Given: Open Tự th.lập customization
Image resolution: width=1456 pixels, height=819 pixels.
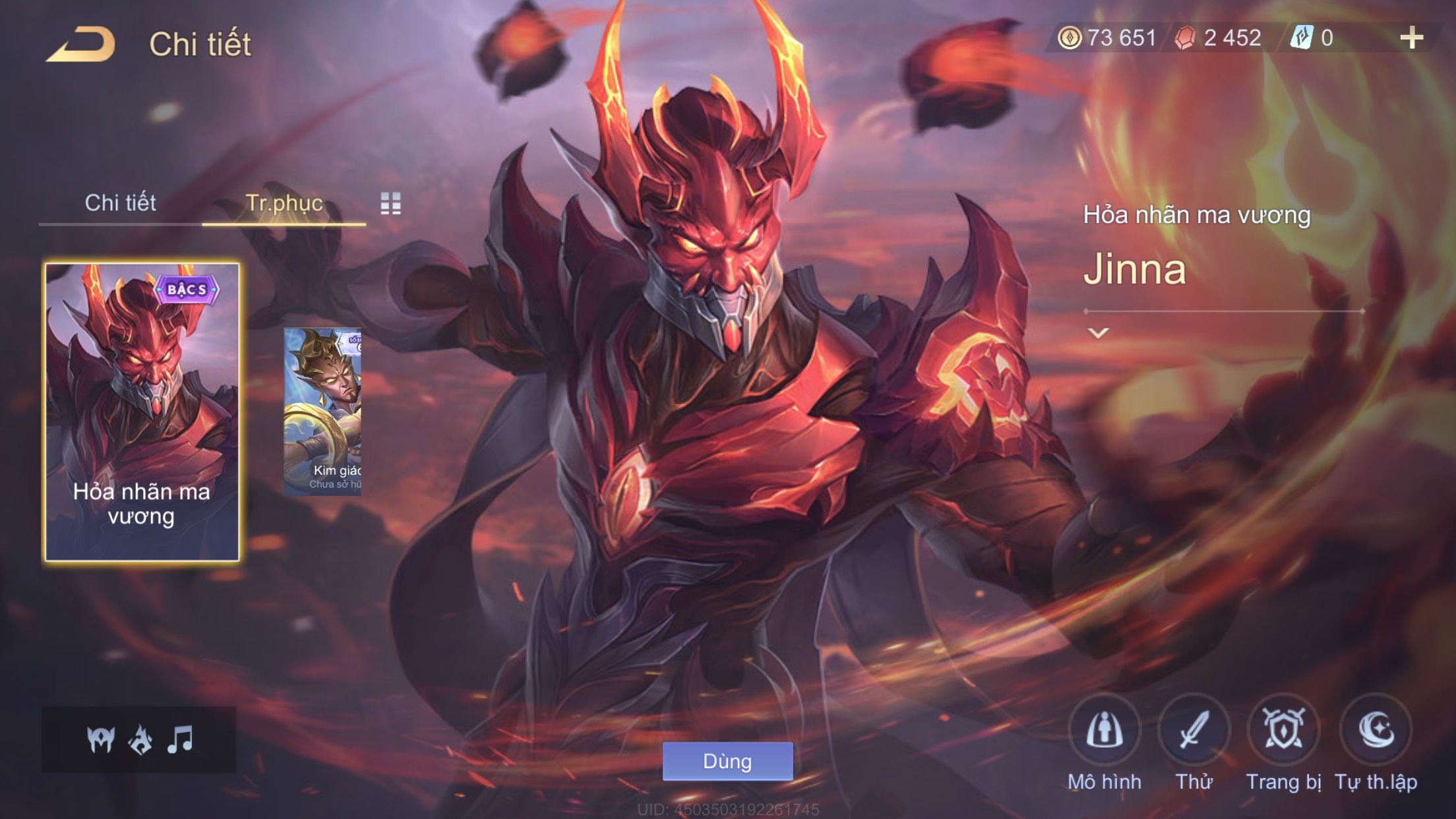Looking at the screenshot, I should point(1376,731).
